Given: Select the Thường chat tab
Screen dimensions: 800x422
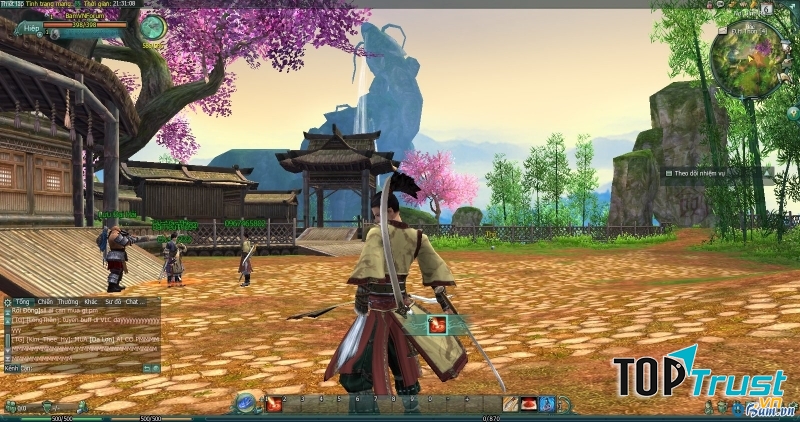Looking at the screenshot, I should coord(68,301).
